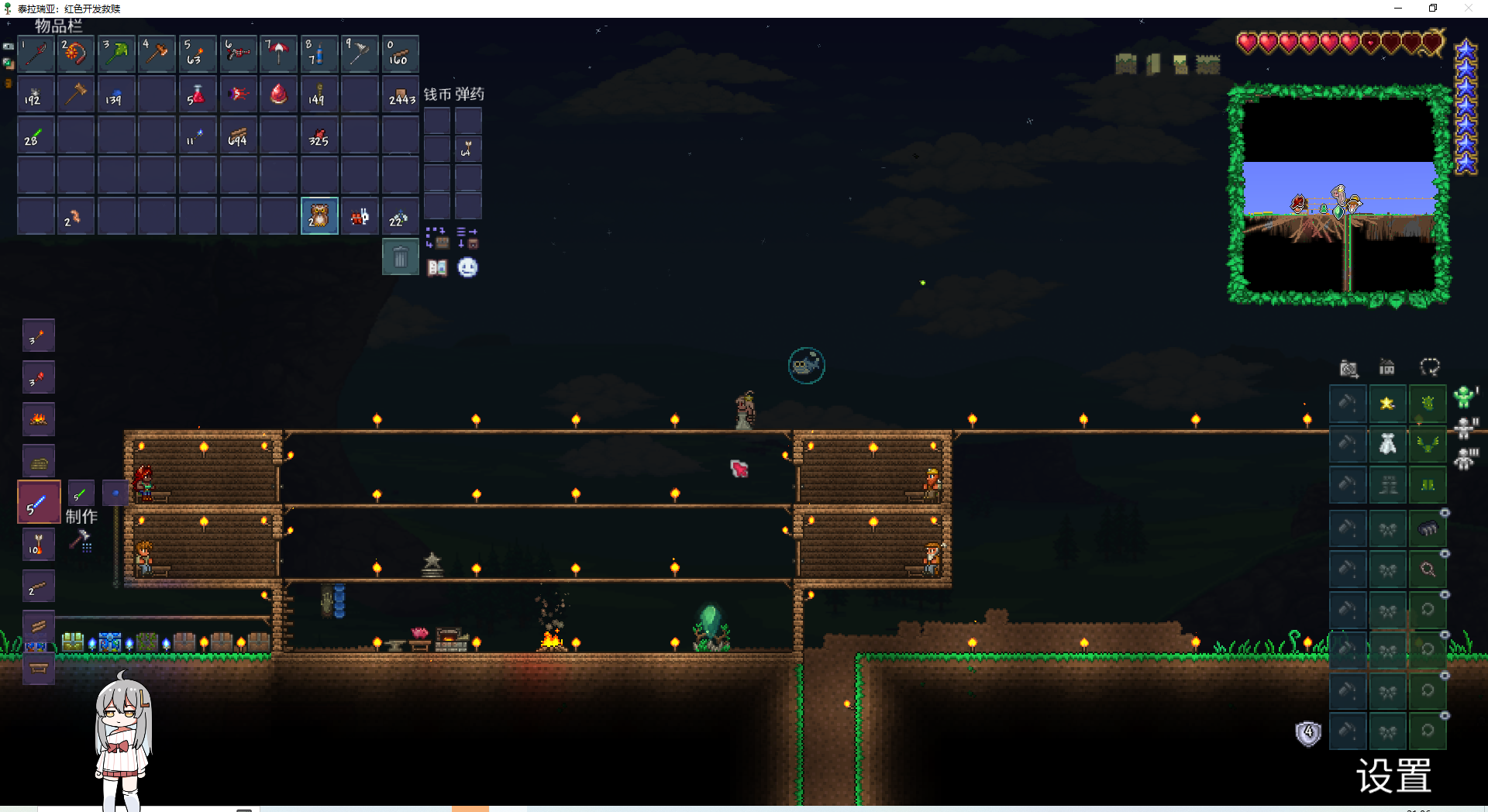Select the campfire crafting recipe
Image resolution: width=1488 pixels, height=812 pixels.
pyautogui.click(x=39, y=419)
